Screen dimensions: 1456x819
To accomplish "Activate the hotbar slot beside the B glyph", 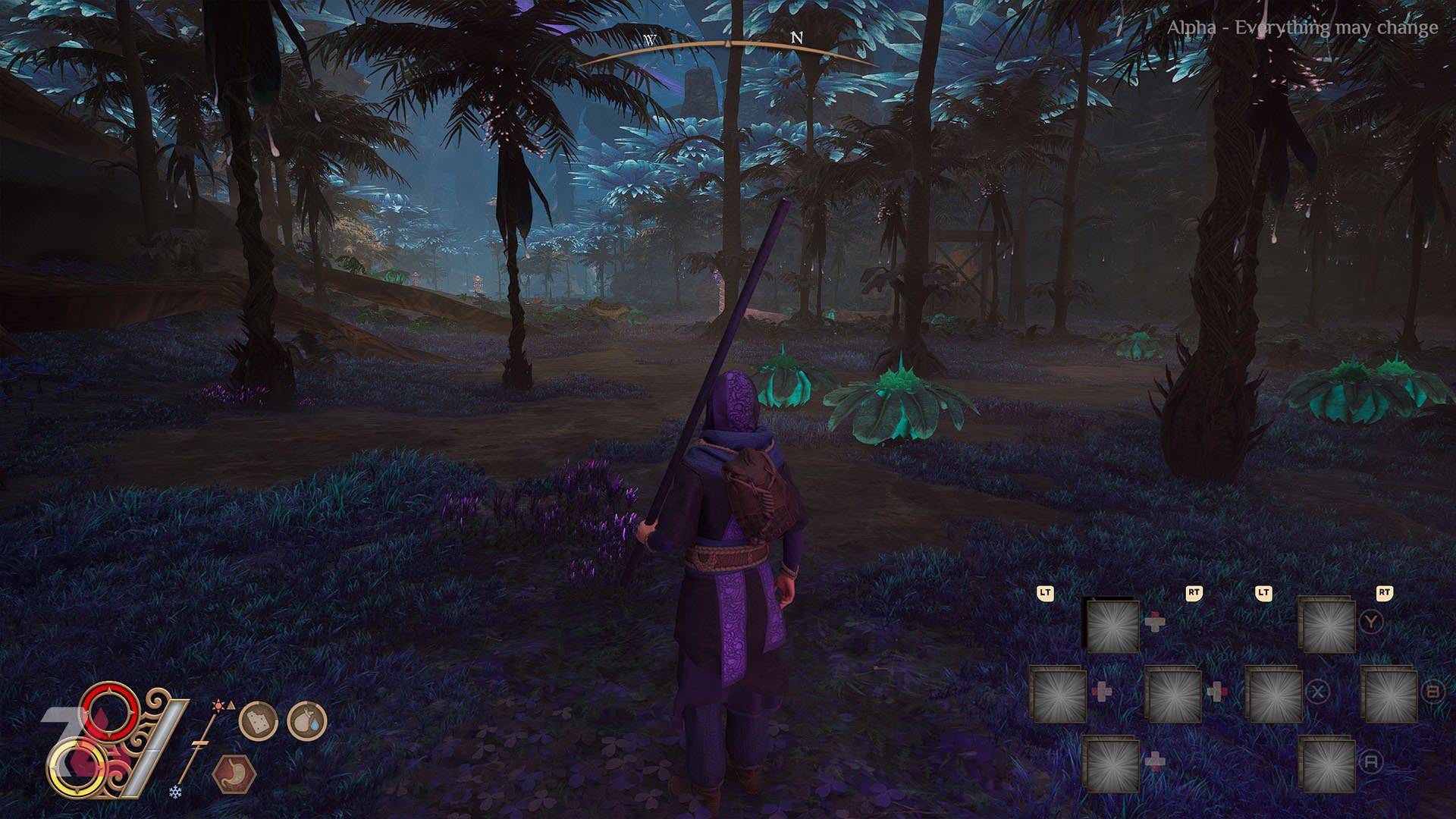I will 1389,694.
